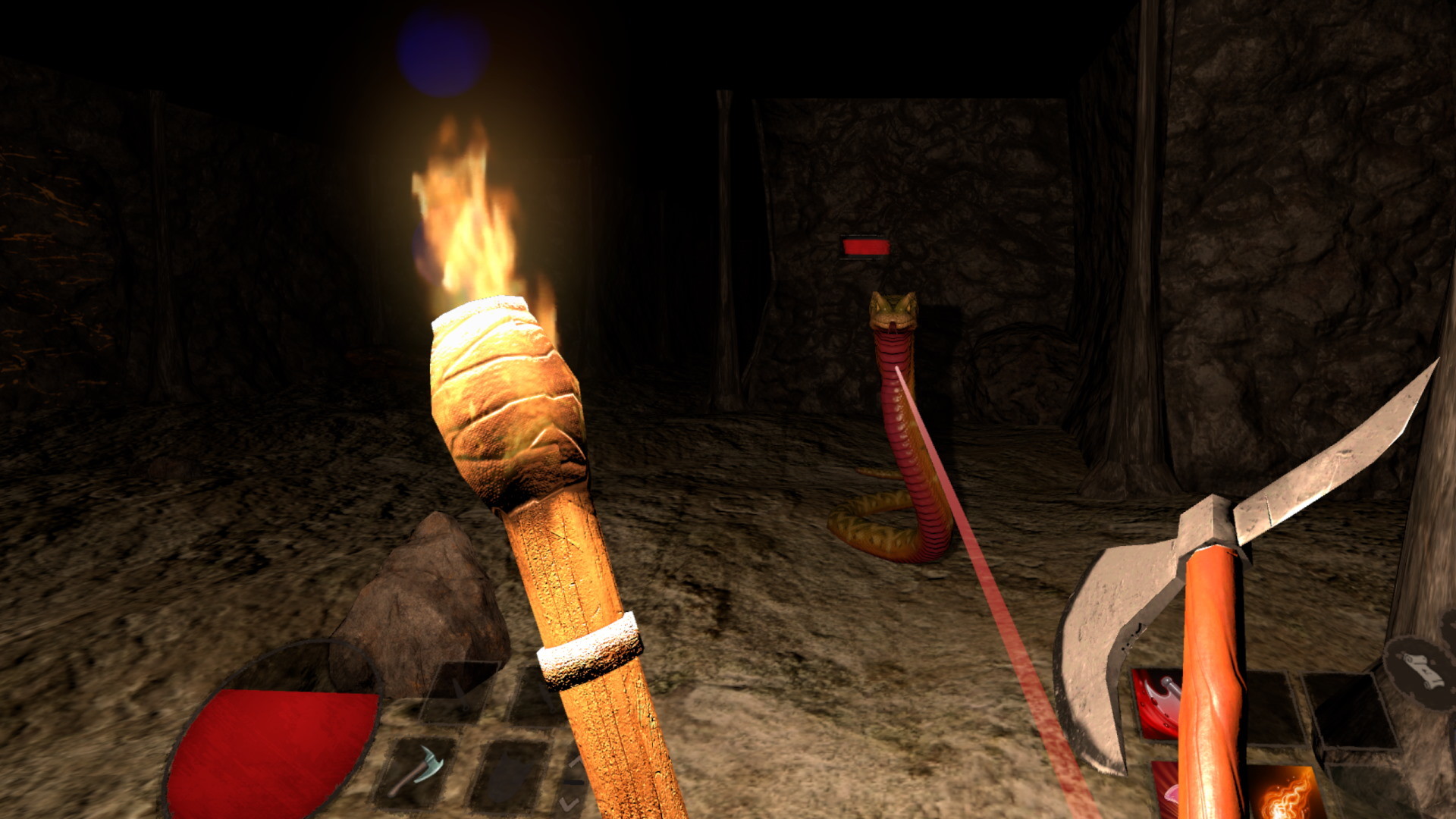Select the bloody axe item icon
1456x819 pixels.
tap(1158, 702)
